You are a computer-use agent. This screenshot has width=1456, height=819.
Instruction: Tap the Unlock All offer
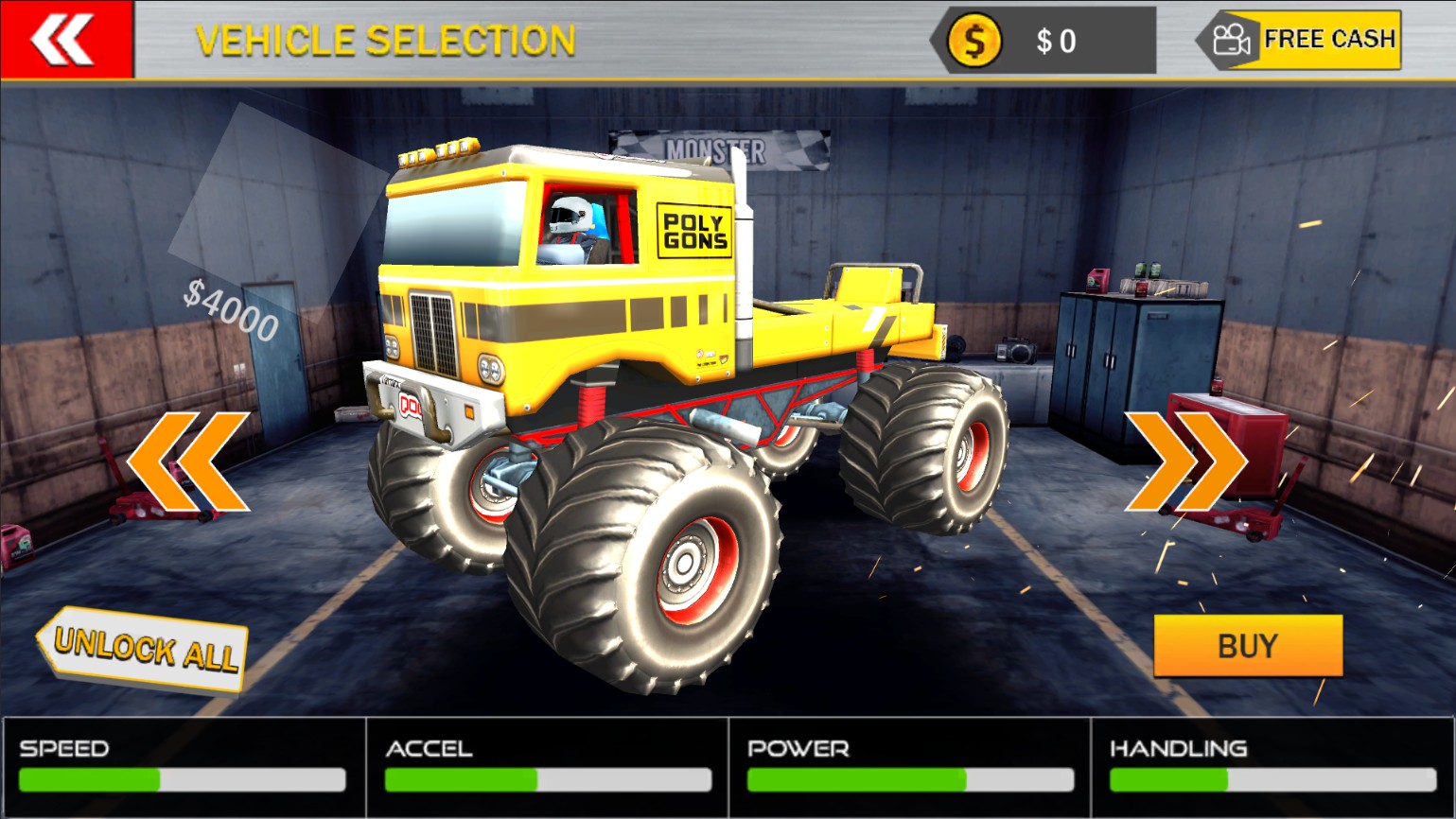coord(144,649)
